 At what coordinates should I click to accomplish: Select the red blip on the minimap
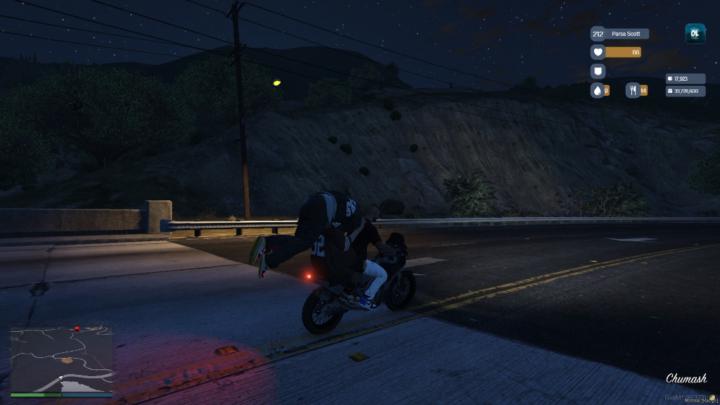point(76,328)
